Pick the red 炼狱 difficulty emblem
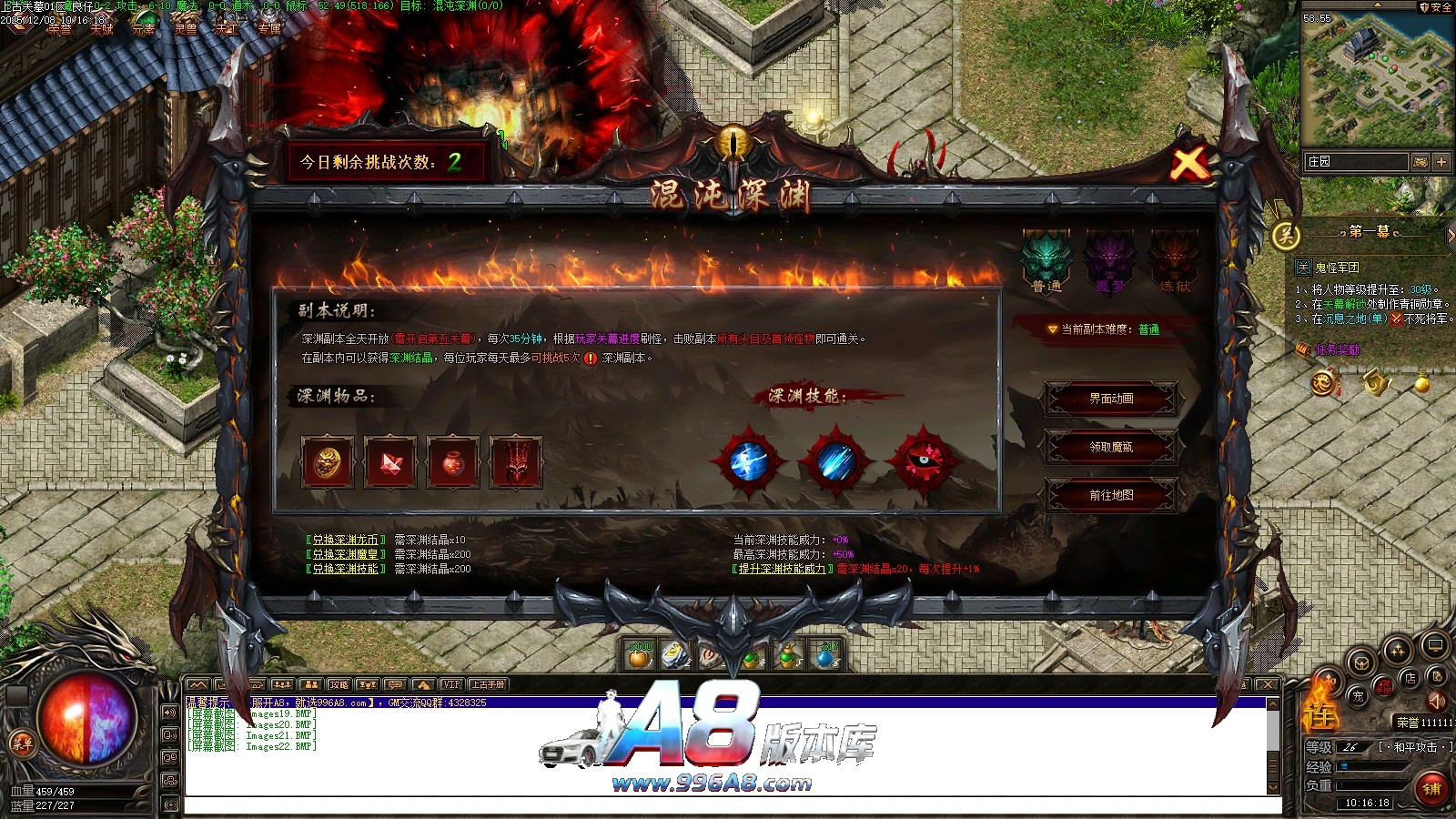This screenshot has height=819, width=1456. [1174, 259]
